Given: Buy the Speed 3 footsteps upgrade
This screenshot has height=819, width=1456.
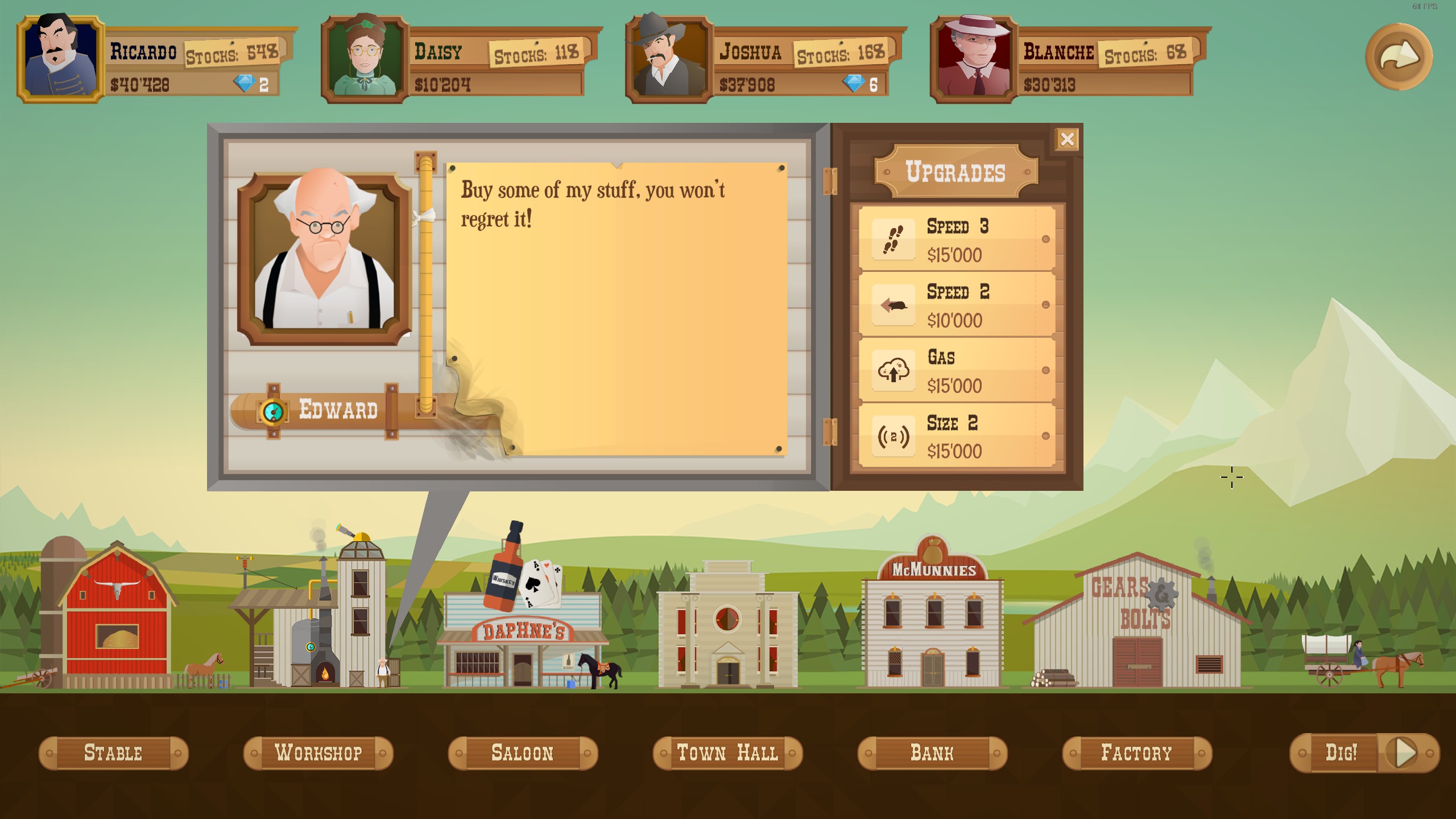Looking at the screenshot, I should click(x=957, y=239).
